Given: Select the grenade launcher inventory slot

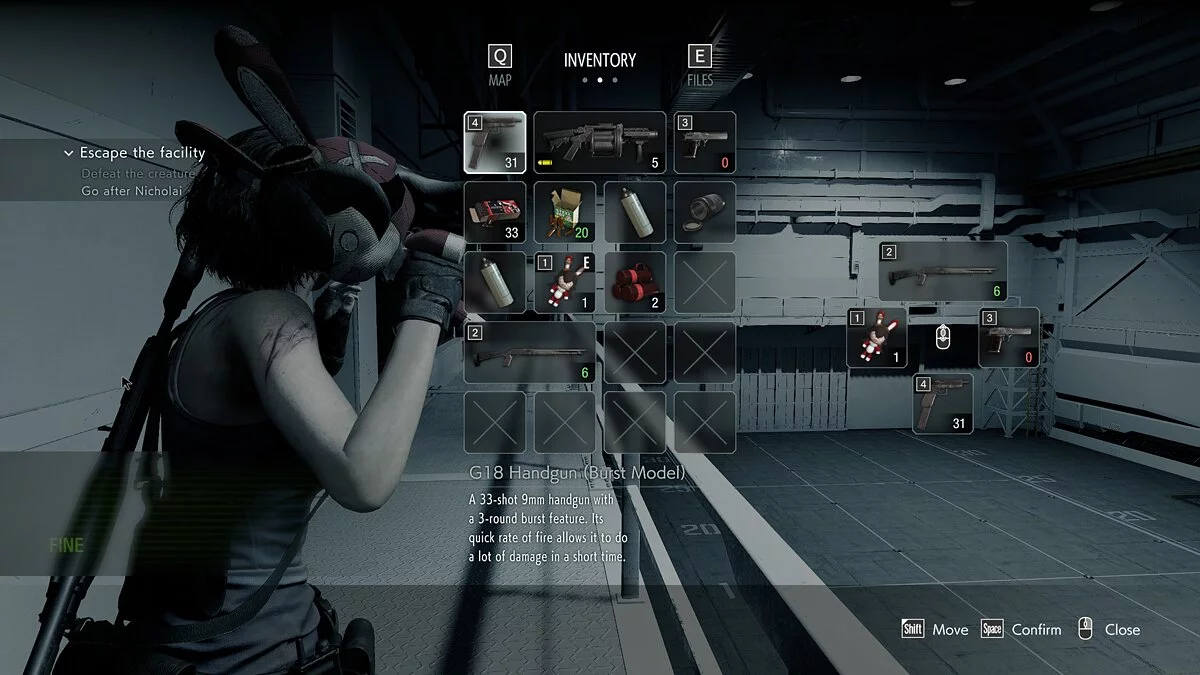Looking at the screenshot, I should tap(599, 142).
